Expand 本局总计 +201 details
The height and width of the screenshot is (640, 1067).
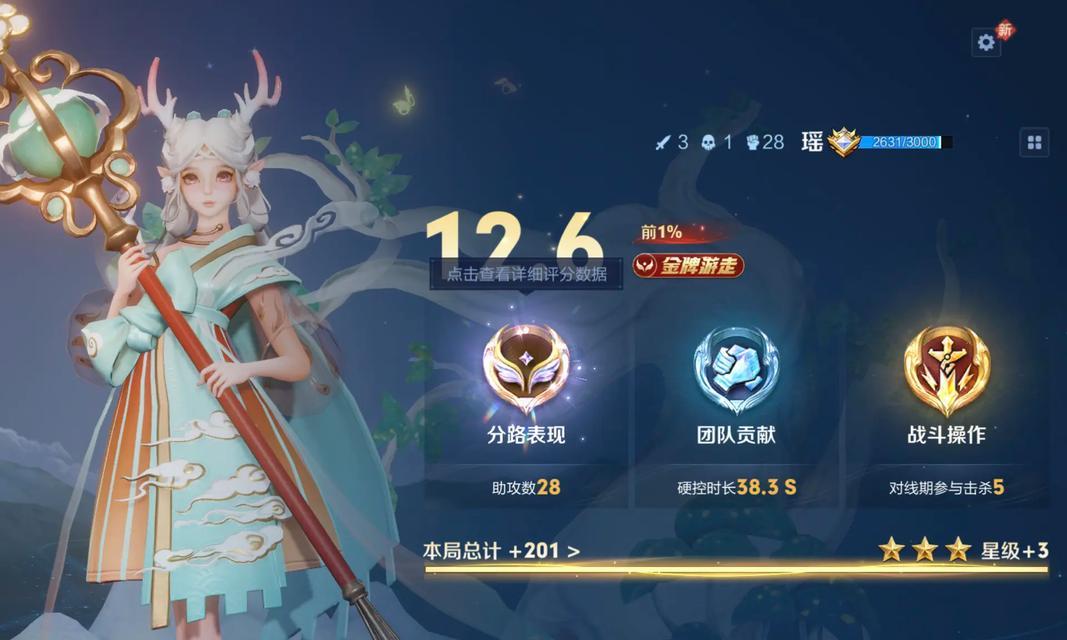[x=502, y=550]
